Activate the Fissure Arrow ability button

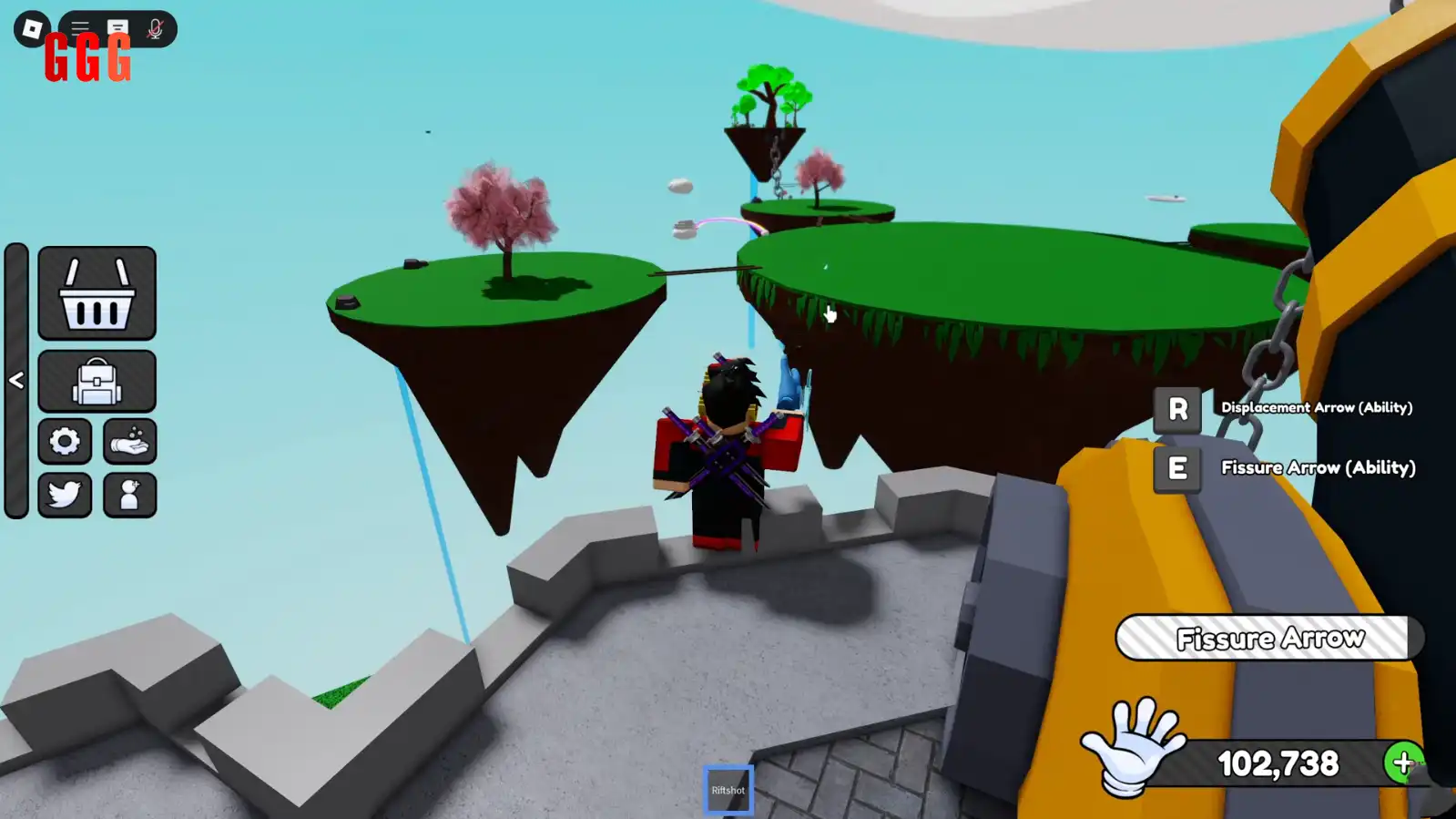1177,468
